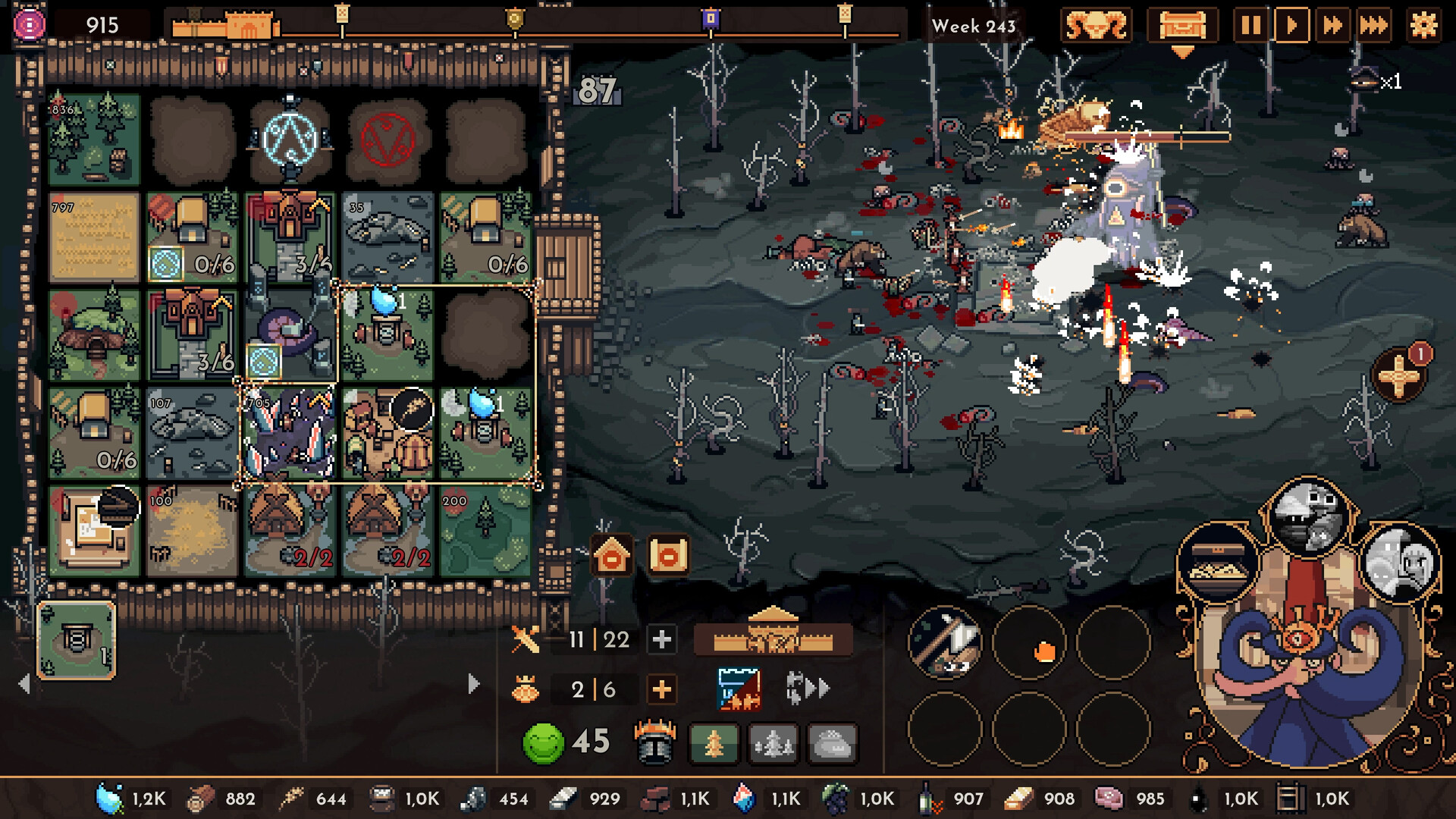Viewport: 1456px width, 819px height.
Task: Select the grey rock terrain filter
Action: pos(832,743)
